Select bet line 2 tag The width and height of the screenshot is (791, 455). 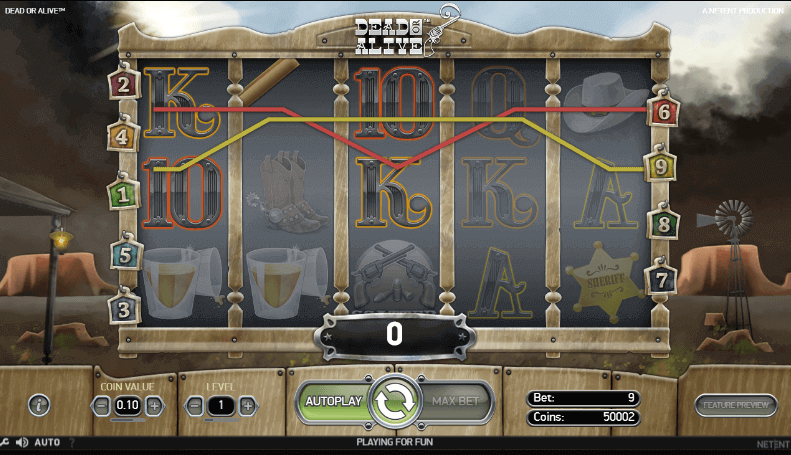(x=125, y=84)
